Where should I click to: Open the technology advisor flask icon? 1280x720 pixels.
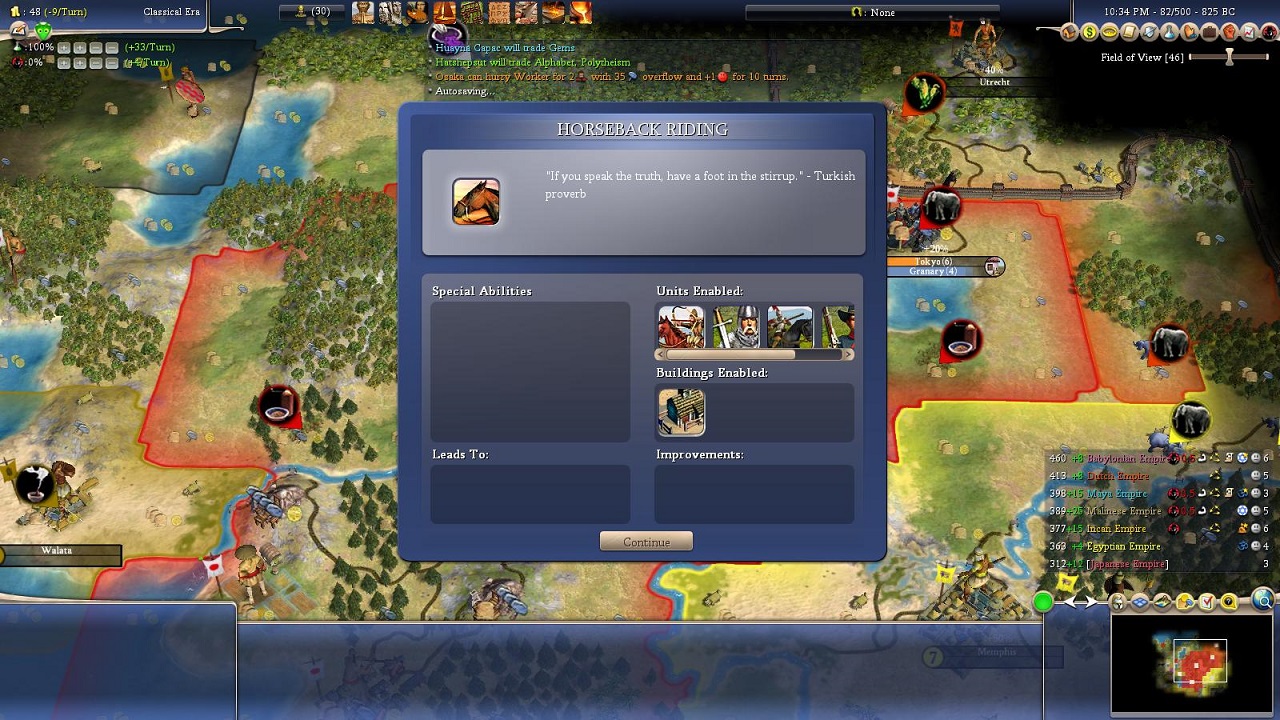1168,33
